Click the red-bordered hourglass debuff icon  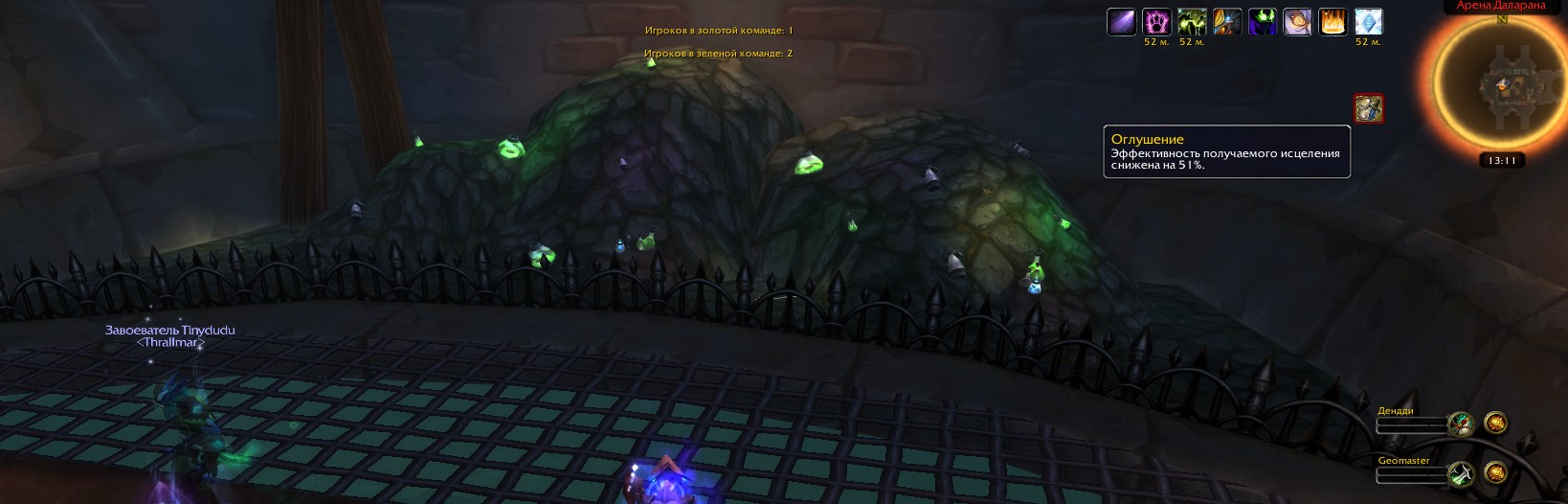1369,108
